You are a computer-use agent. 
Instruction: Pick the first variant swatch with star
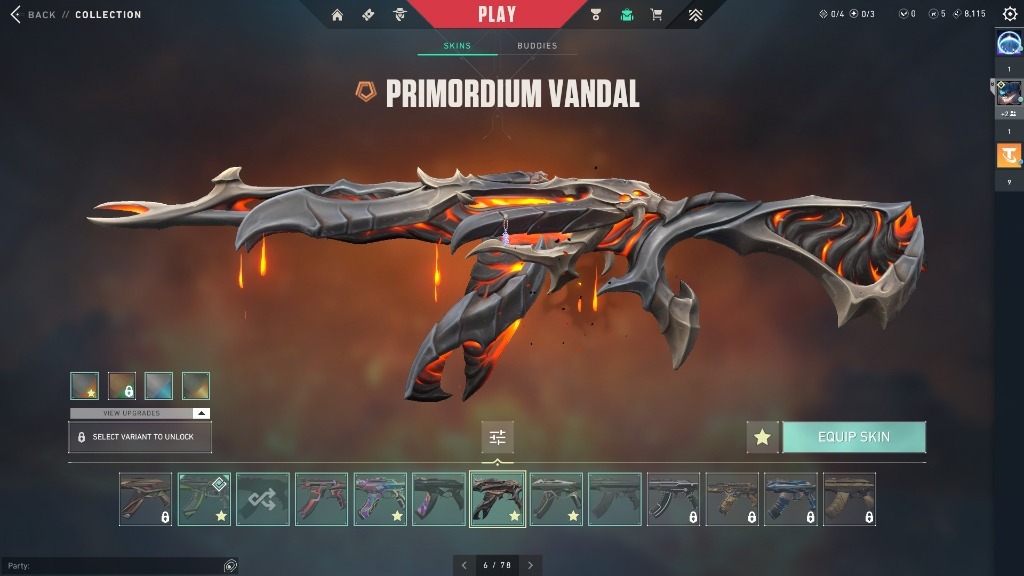[x=84, y=386]
